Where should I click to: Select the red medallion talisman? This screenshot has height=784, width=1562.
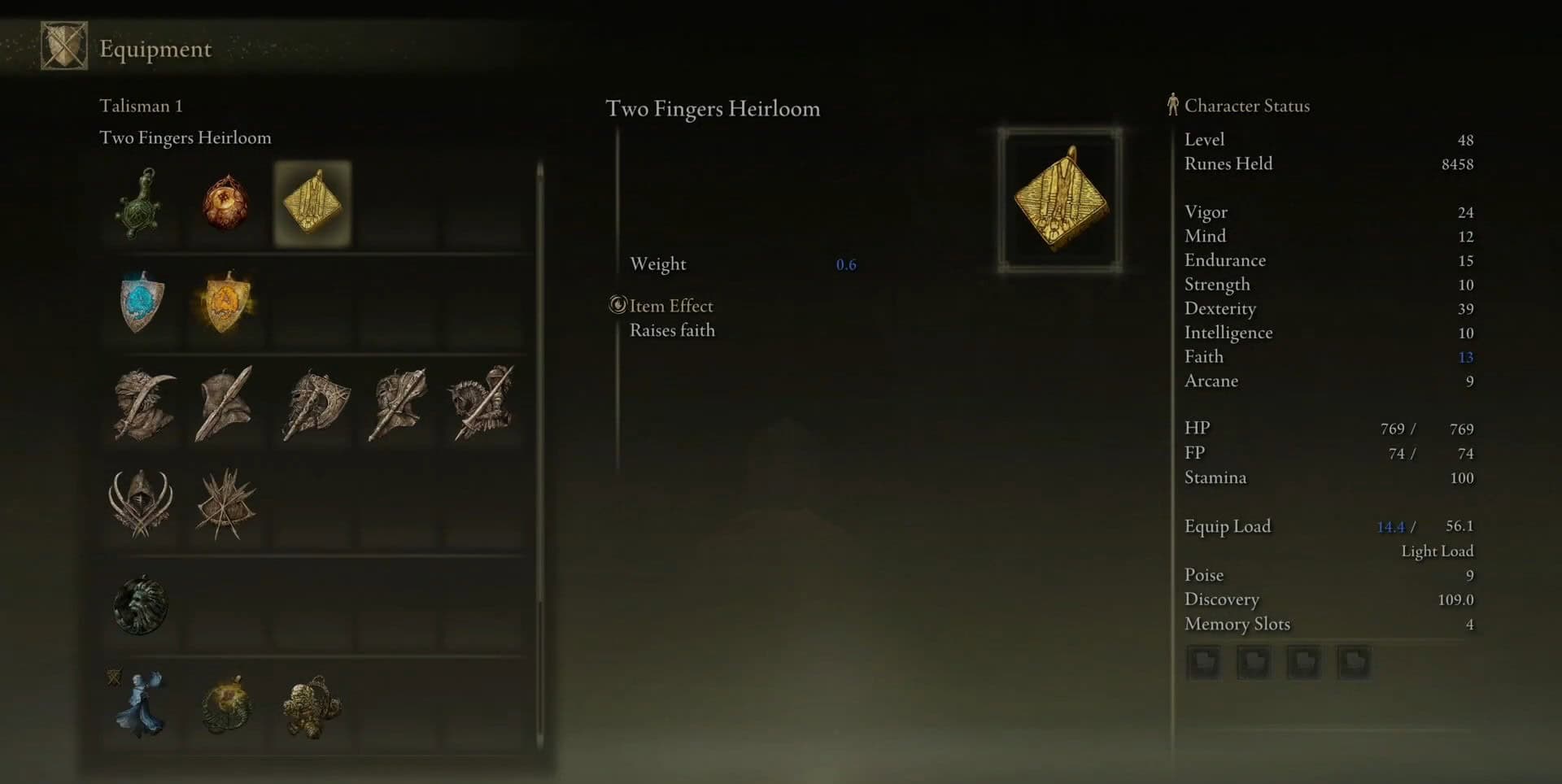coord(226,205)
